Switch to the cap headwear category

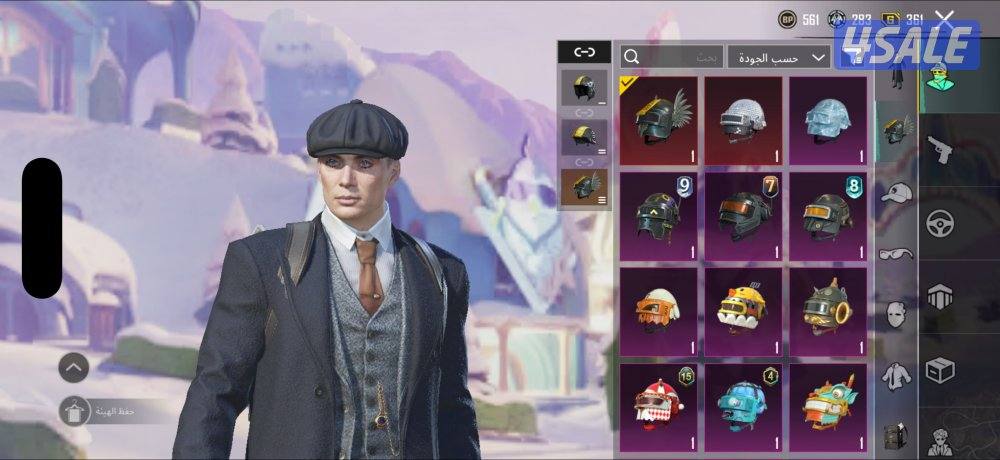click(x=896, y=192)
